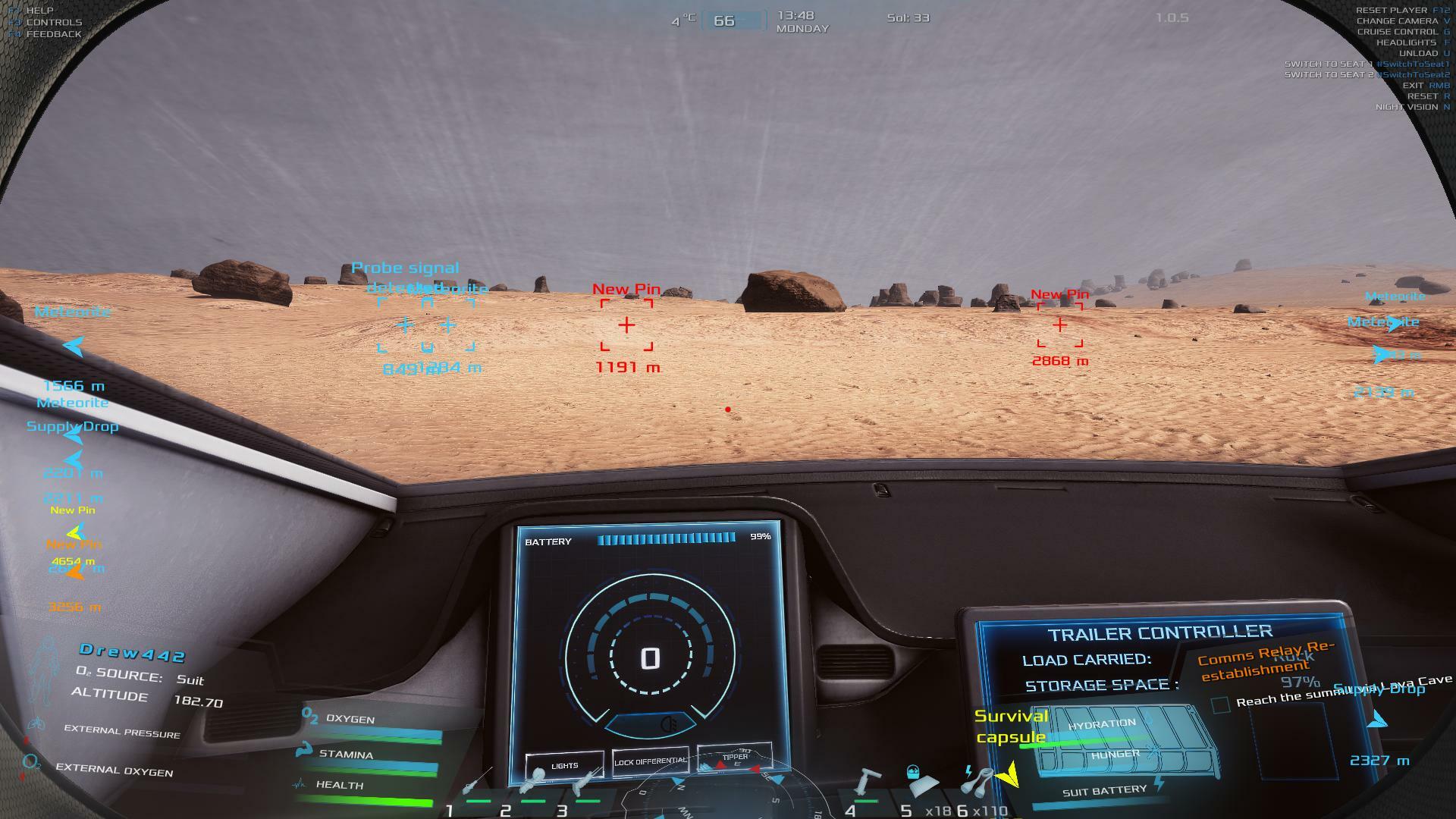Select the power cable item in slot 6
The image size is (1456, 819).
(x=978, y=781)
